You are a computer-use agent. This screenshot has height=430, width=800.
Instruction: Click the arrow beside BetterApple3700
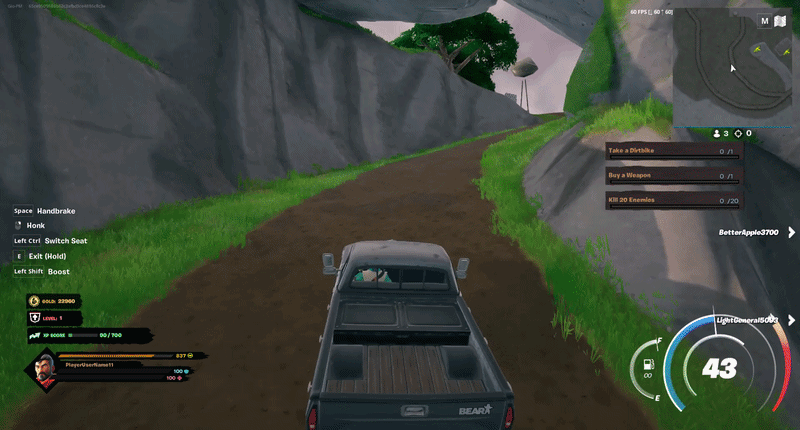click(791, 233)
